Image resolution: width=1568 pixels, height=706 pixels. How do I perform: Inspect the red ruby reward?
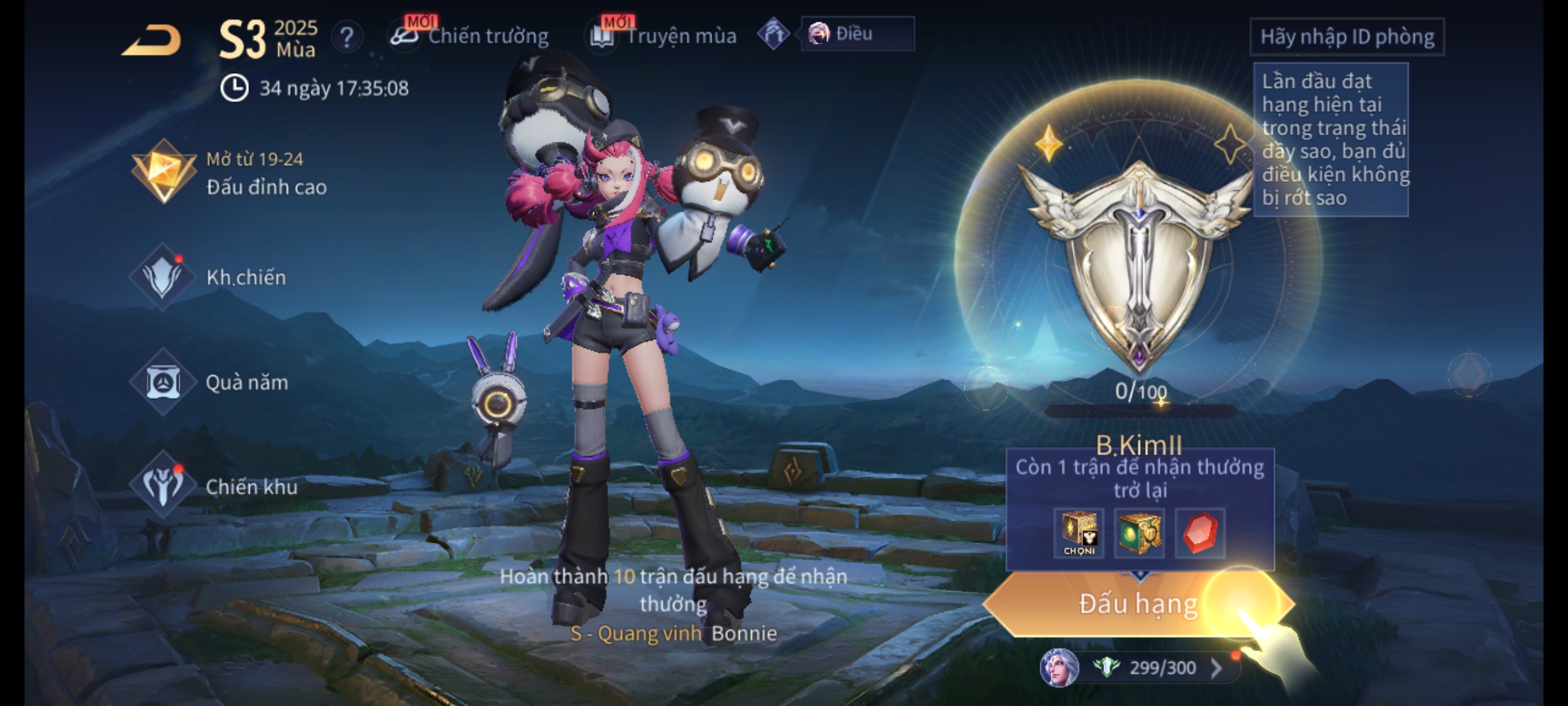click(1200, 533)
